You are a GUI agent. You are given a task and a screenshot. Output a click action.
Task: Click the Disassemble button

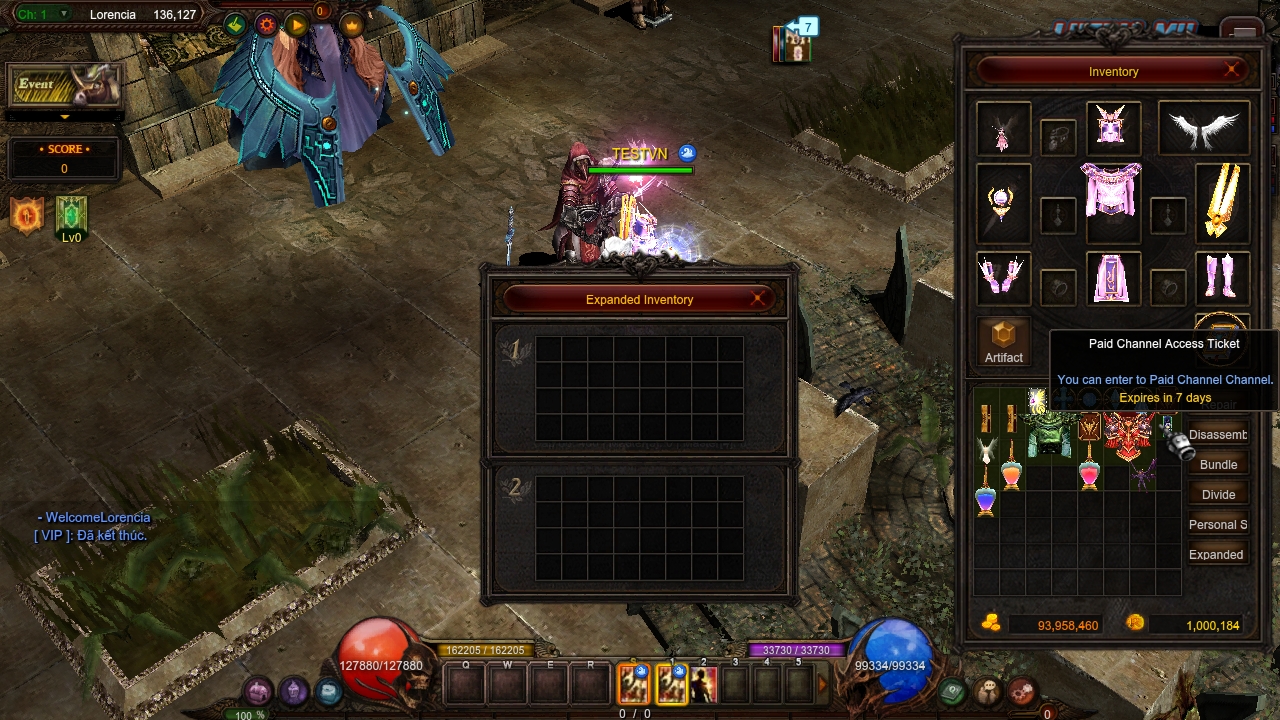coord(1218,435)
